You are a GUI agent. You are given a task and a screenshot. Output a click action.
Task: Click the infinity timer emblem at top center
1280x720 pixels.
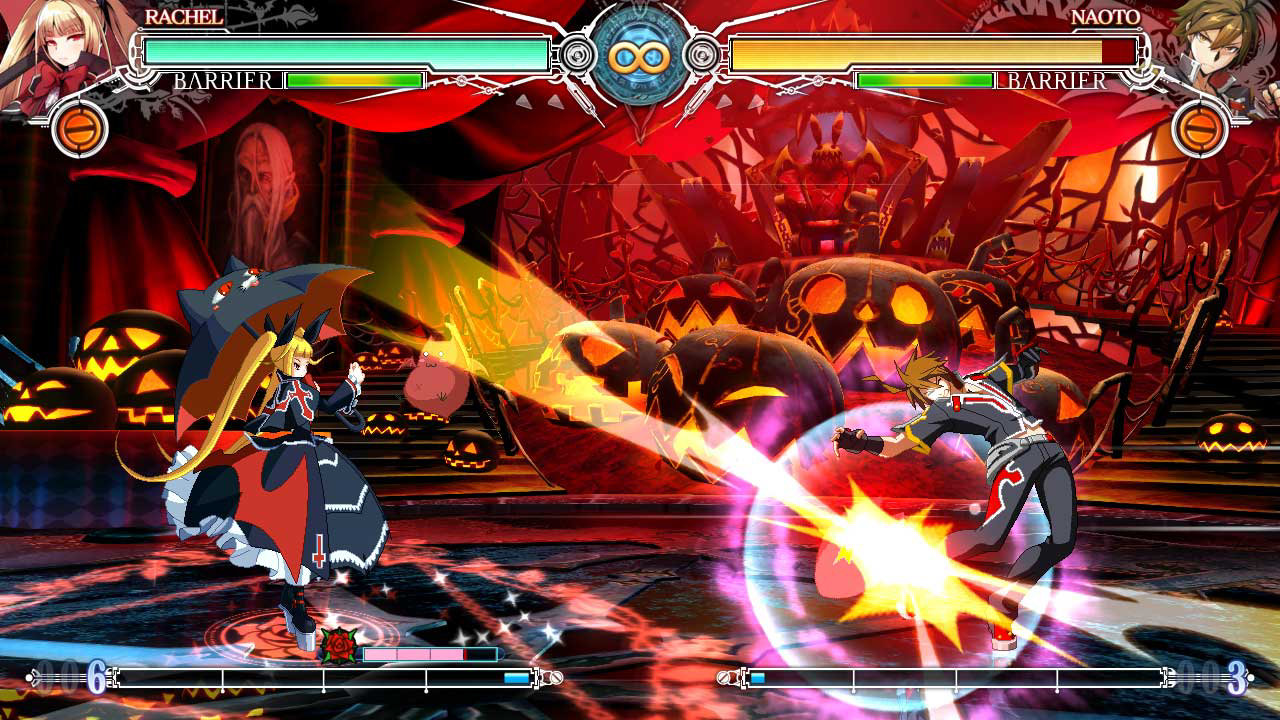tap(640, 55)
